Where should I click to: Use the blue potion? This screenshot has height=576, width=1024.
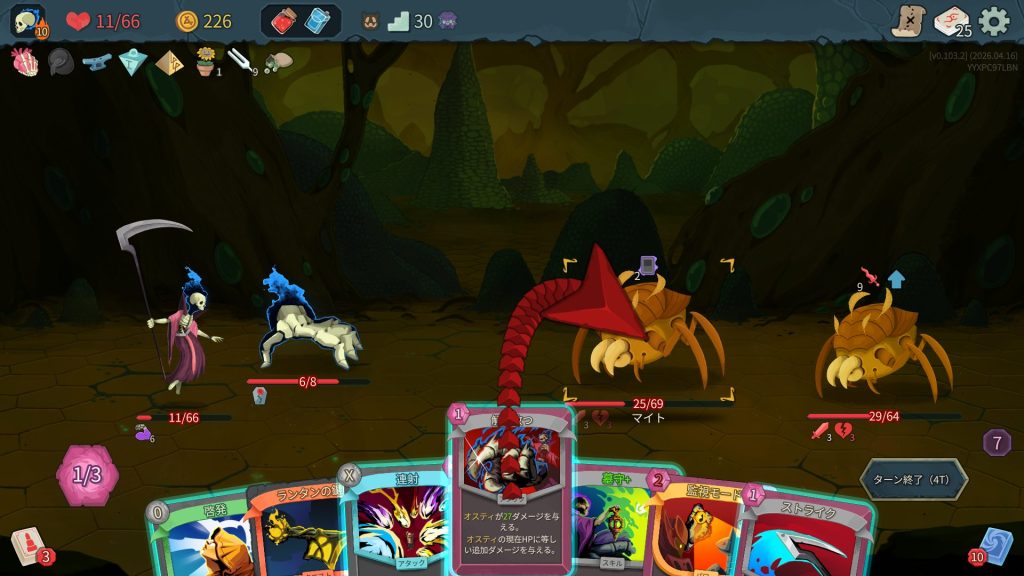(x=317, y=21)
